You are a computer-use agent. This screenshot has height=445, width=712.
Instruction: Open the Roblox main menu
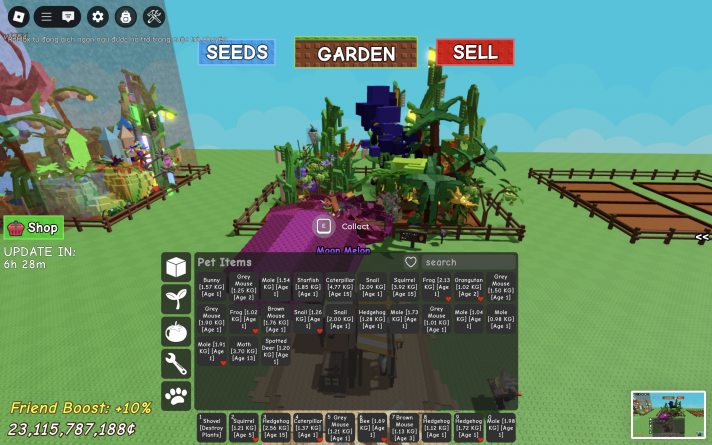[17, 16]
